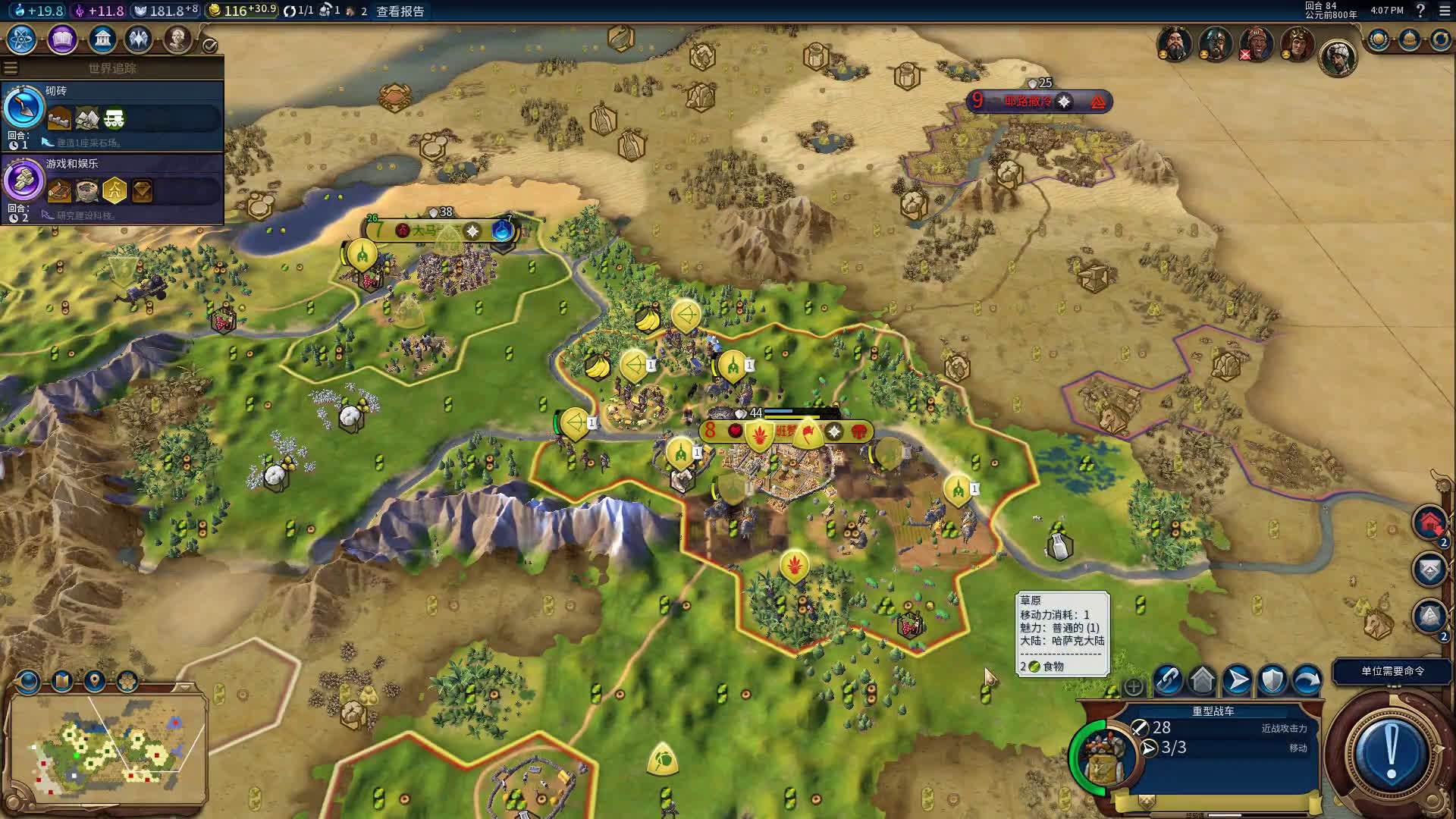Open the civics tree book icon
The height and width of the screenshot is (819, 1456).
[62, 39]
